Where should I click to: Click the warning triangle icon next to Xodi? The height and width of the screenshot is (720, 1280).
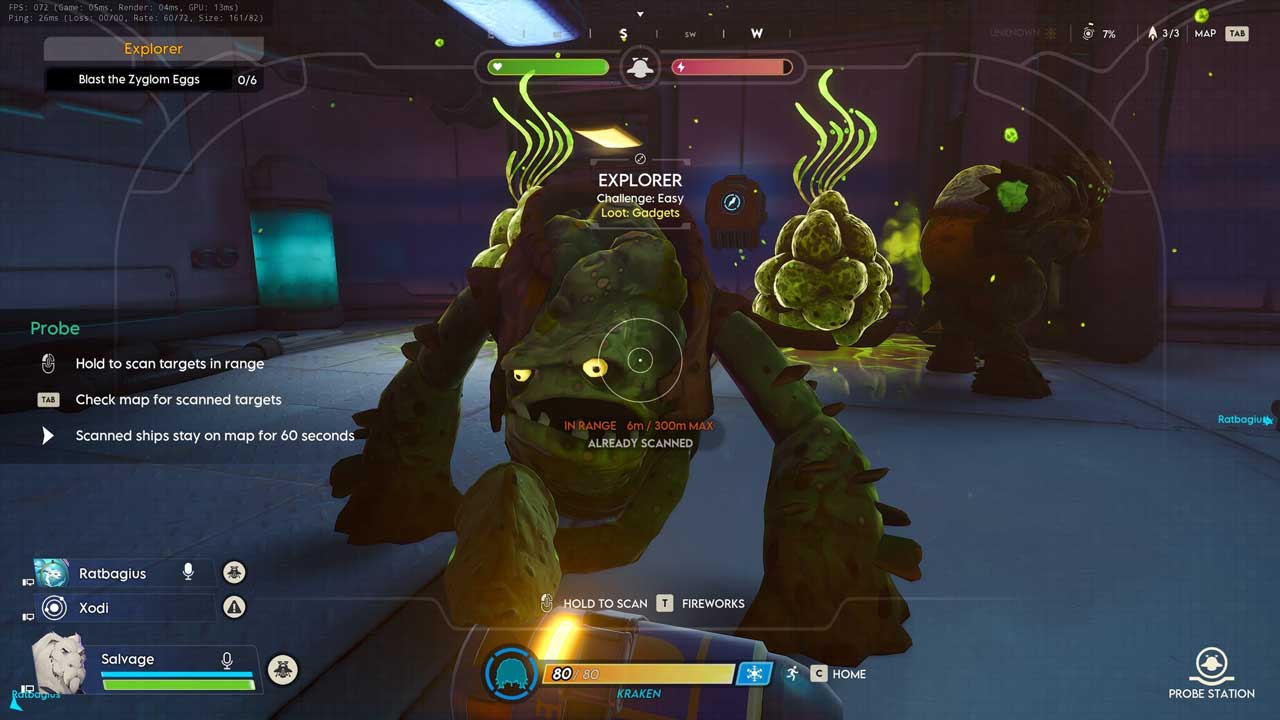tap(234, 606)
